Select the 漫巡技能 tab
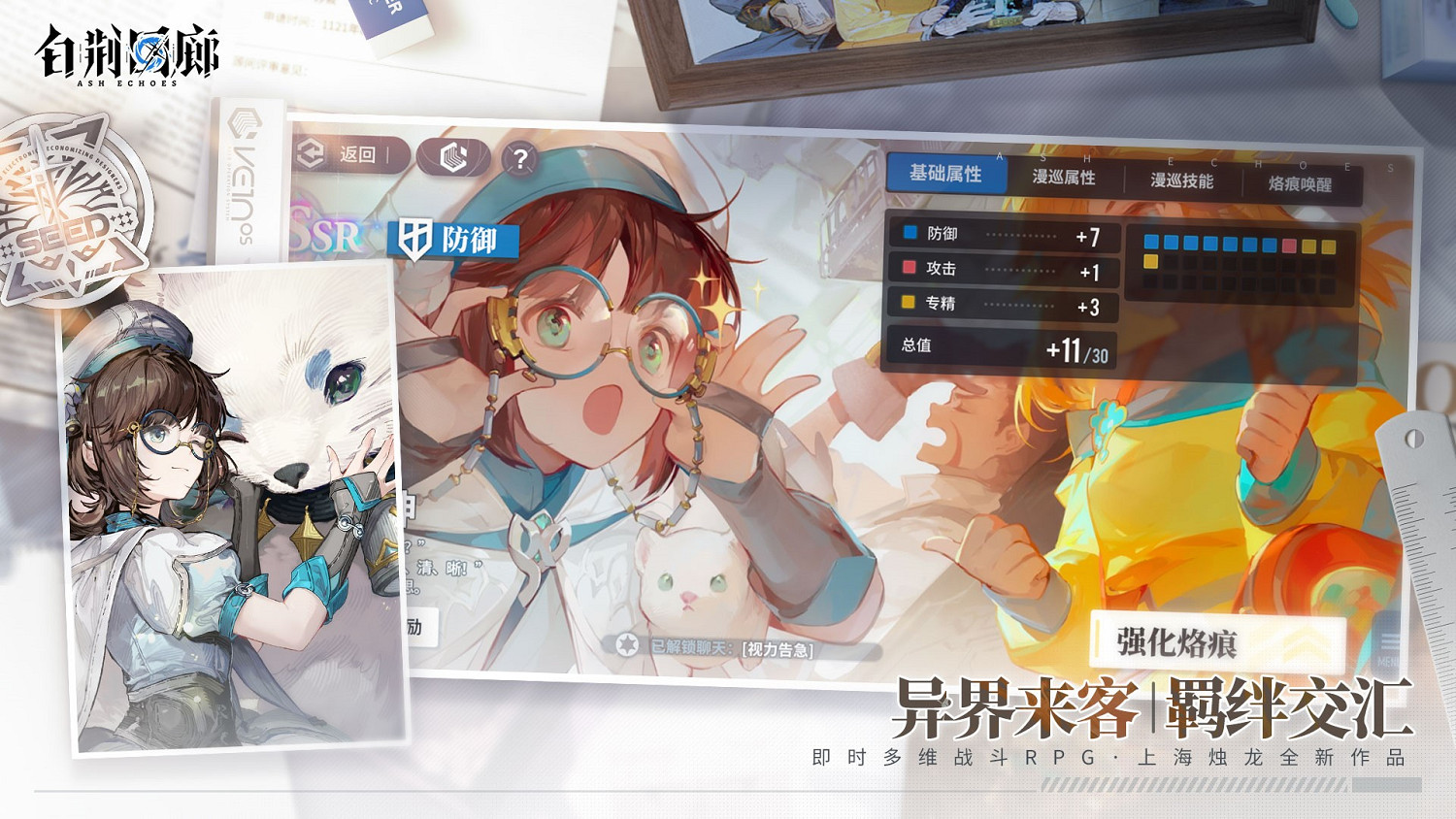The image size is (1456, 819). tap(1183, 180)
